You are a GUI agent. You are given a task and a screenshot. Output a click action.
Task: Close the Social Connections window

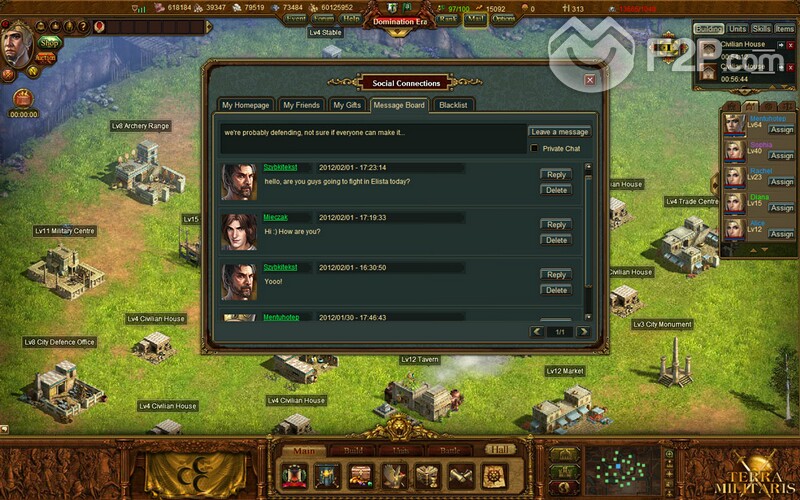click(590, 79)
